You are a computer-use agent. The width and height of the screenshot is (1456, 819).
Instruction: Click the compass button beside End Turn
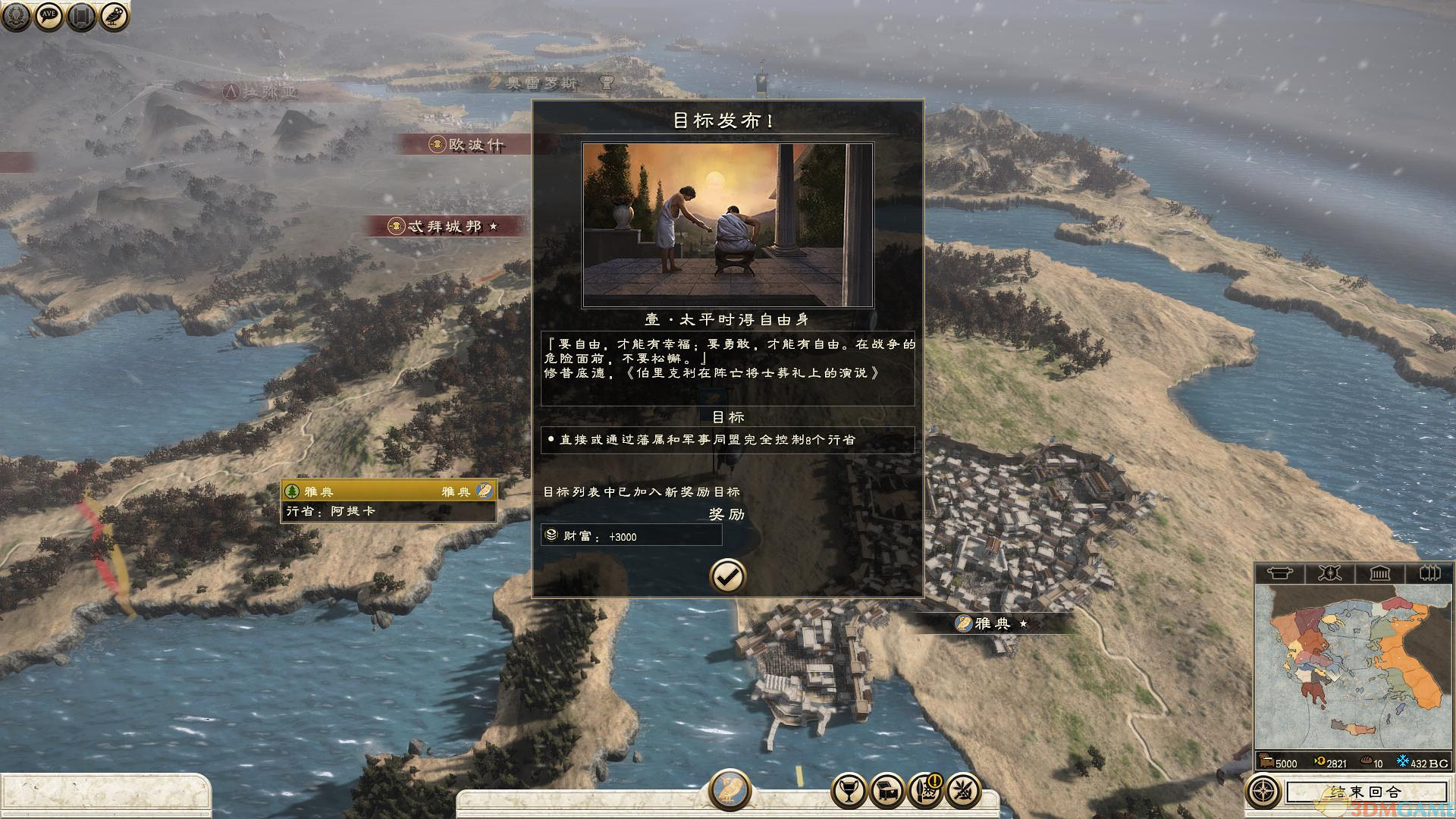pos(1263,792)
